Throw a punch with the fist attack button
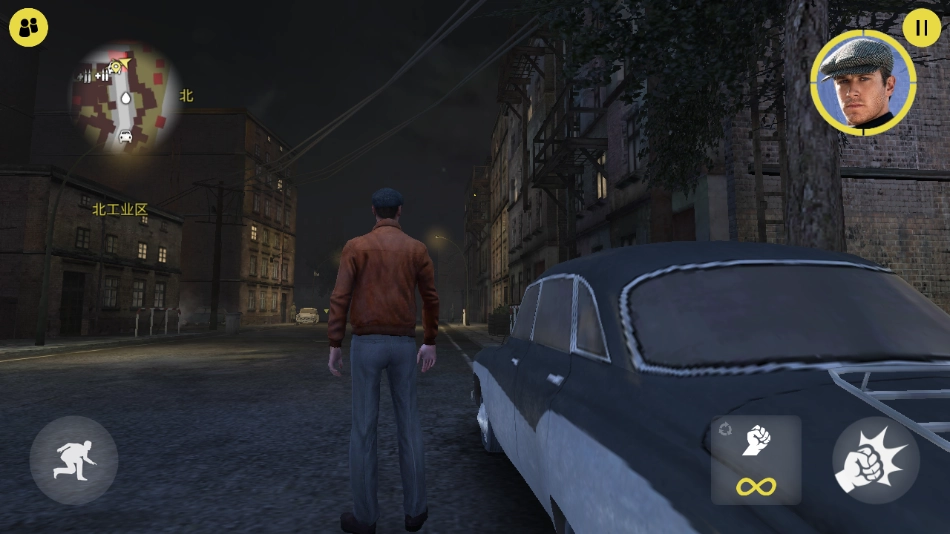 pyautogui.click(x=875, y=460)
